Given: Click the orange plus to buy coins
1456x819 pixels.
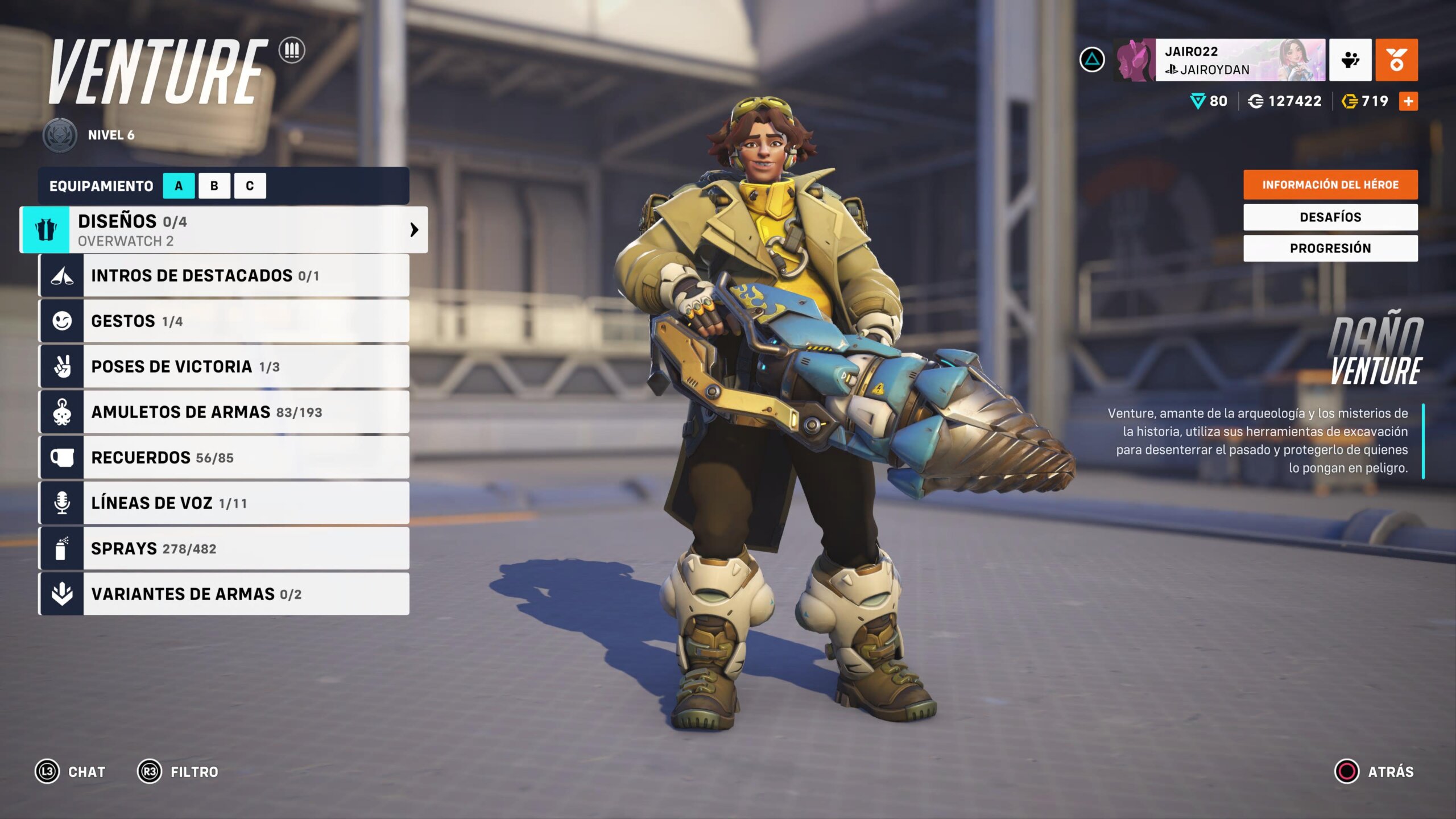Looking at the screenshot, I should pyautogui.click(x=1408, y=101).
